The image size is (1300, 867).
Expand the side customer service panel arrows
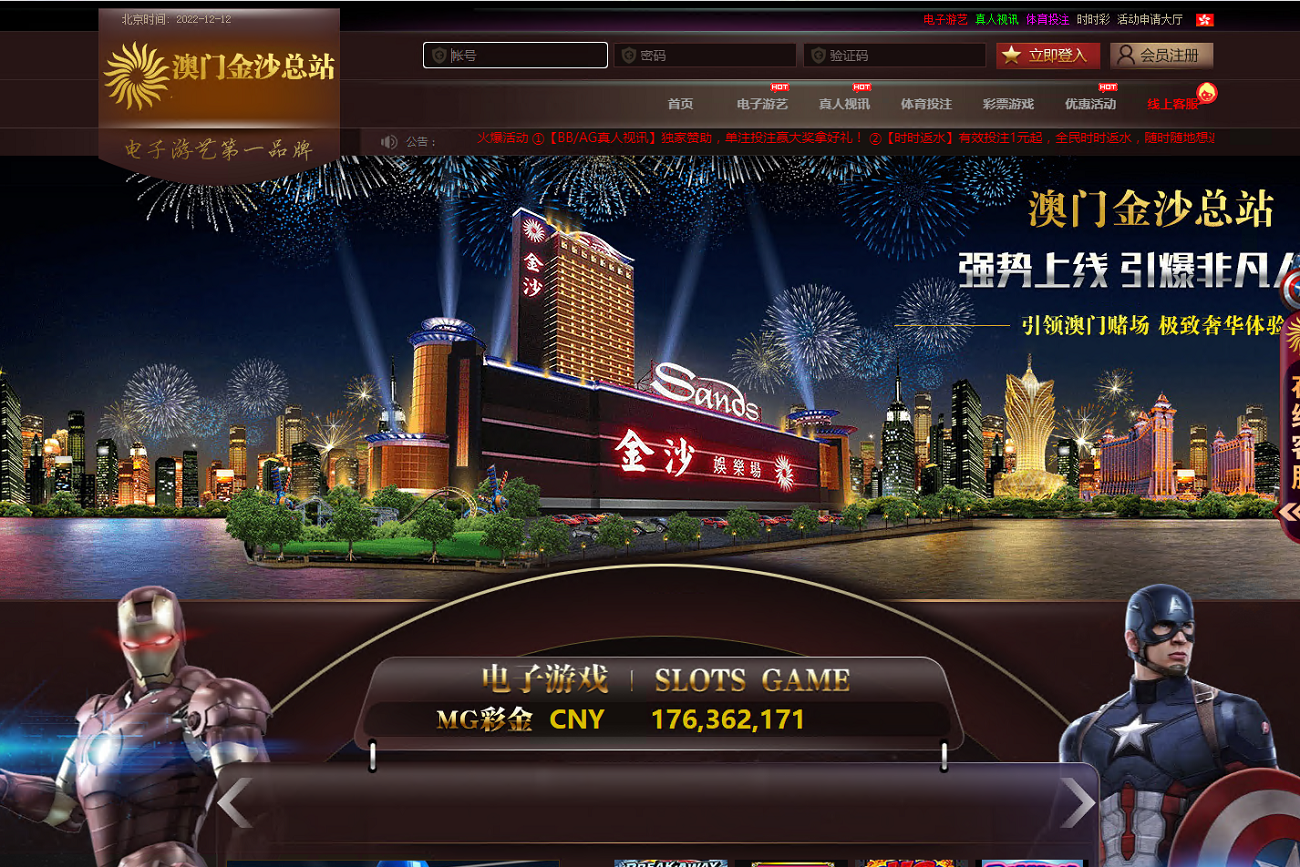1288,512
